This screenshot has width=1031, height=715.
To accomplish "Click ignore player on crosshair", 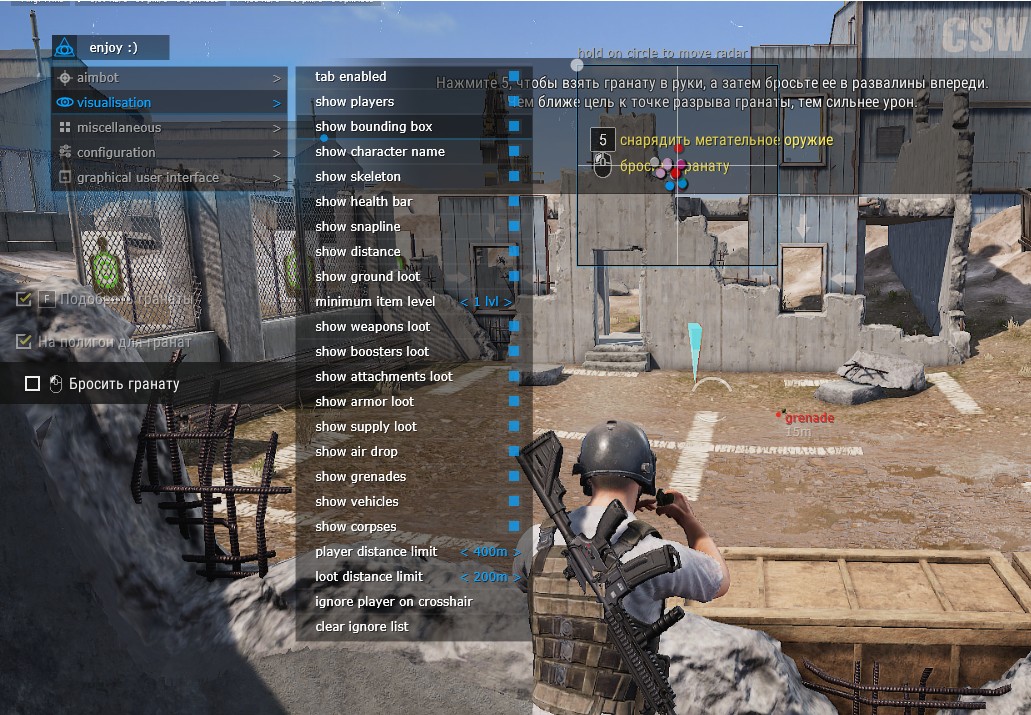I will (x=394, y=602).
